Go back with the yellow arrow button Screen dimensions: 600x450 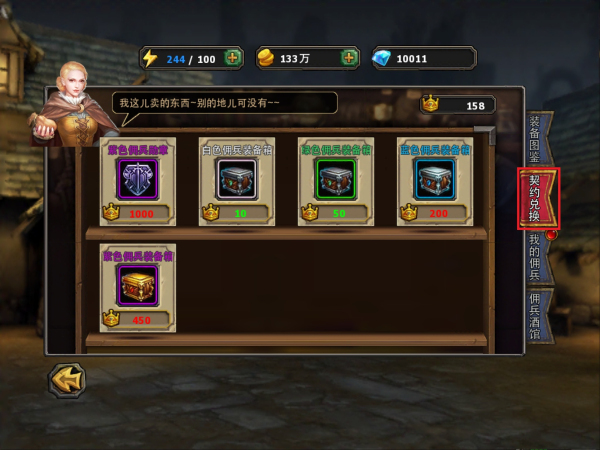click(67, 379)
